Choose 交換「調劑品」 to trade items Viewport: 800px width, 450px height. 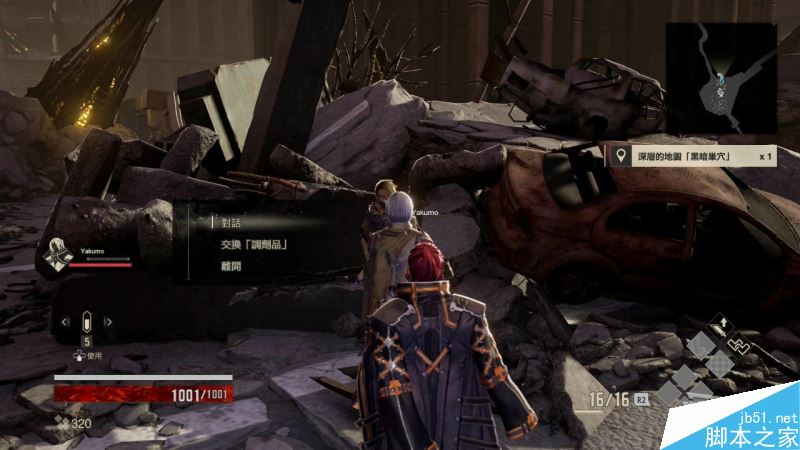coord(249,244)
